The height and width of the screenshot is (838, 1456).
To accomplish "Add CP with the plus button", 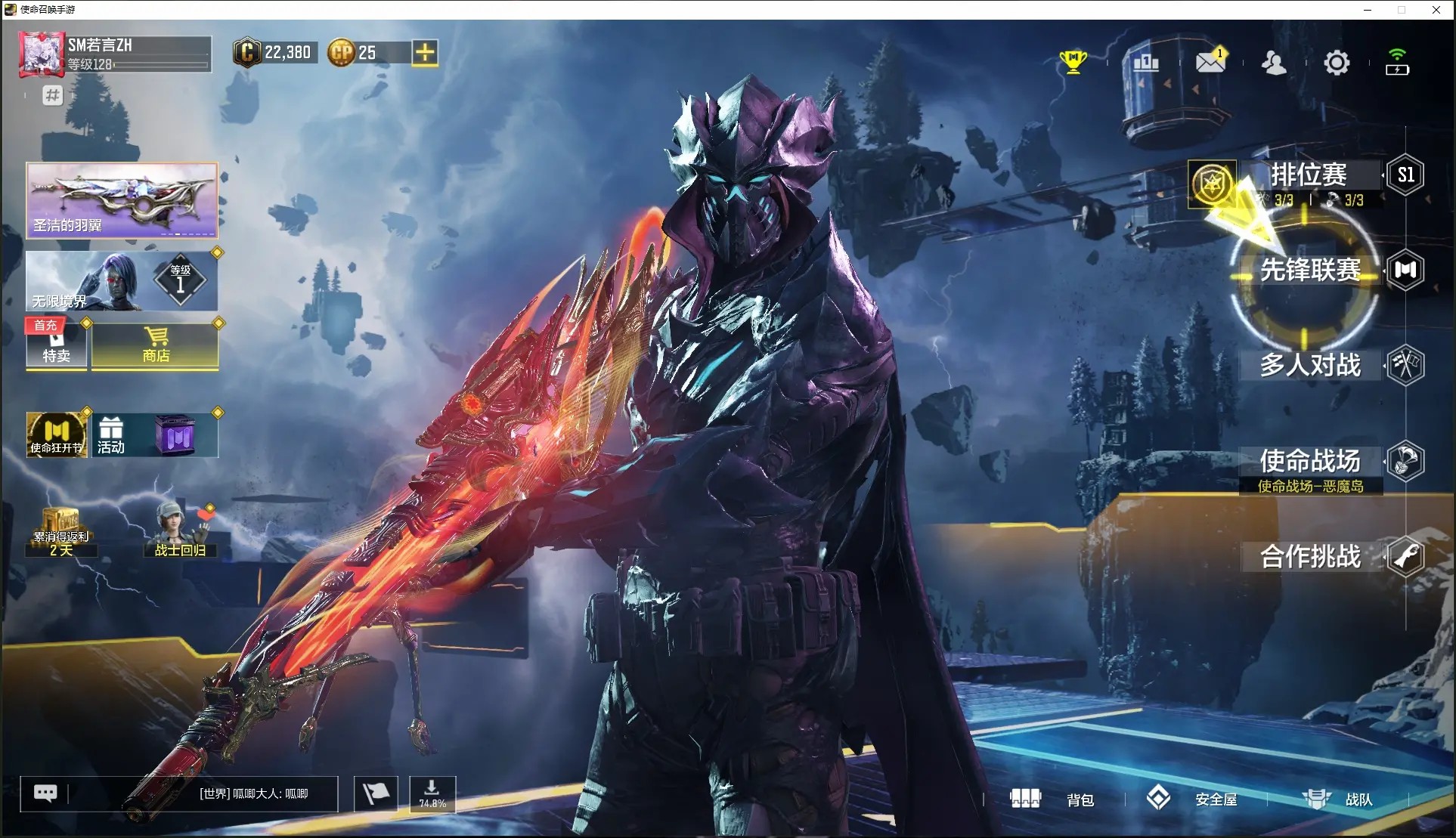I will tap(425, 53).
